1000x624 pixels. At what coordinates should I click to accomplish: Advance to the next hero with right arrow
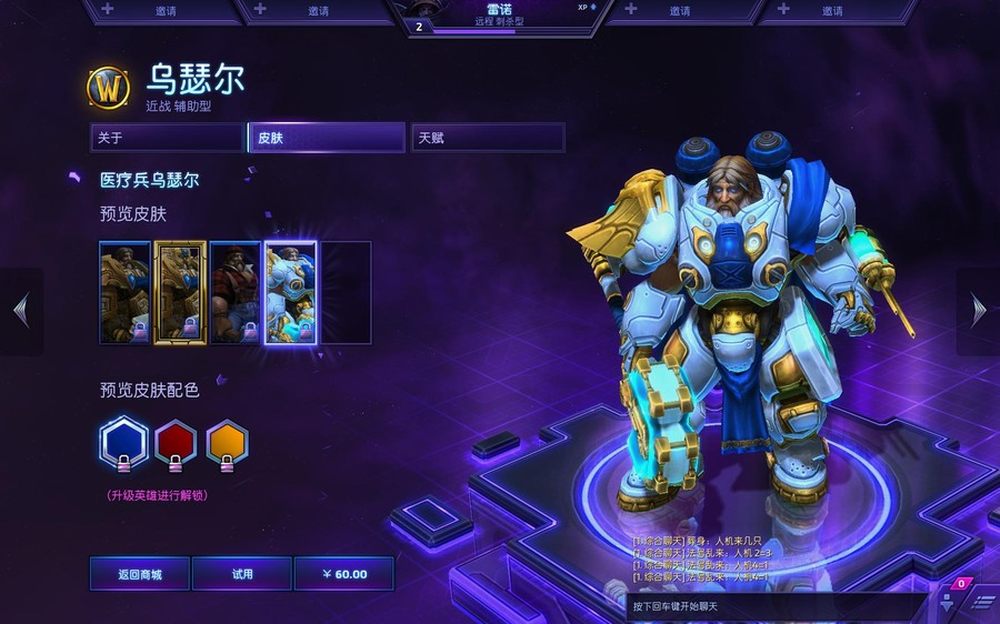[x=978, y=311]
